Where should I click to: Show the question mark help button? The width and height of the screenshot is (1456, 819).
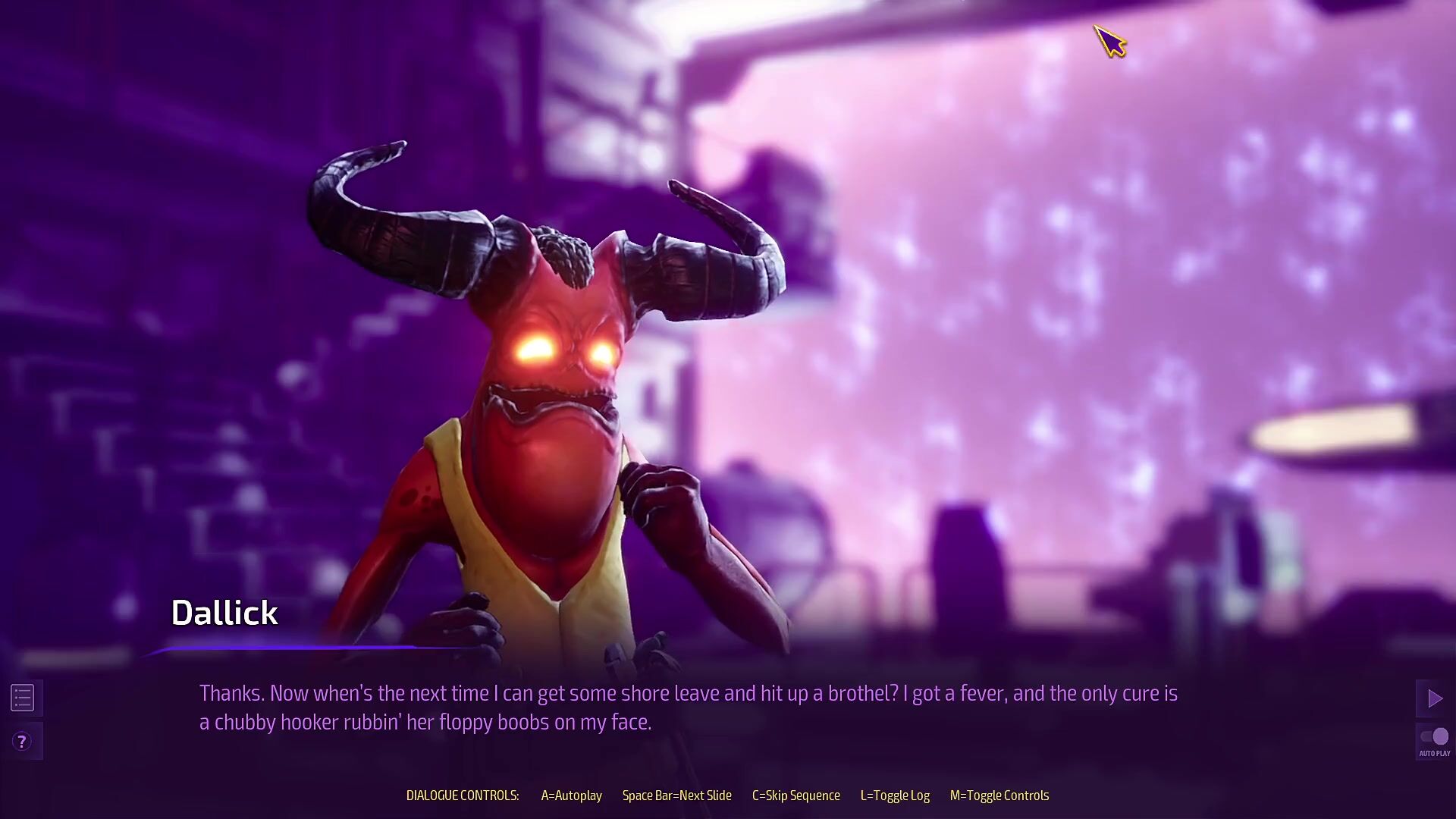[x=22, y=742]
